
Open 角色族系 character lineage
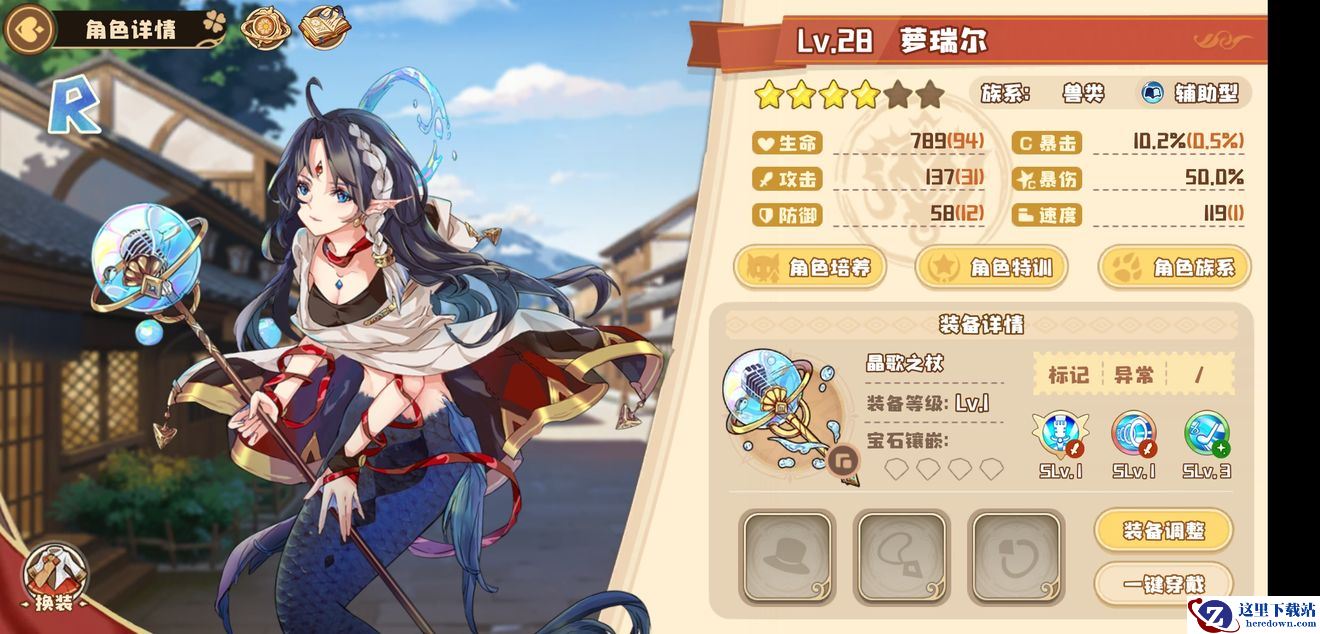(x=1175, y=268)
